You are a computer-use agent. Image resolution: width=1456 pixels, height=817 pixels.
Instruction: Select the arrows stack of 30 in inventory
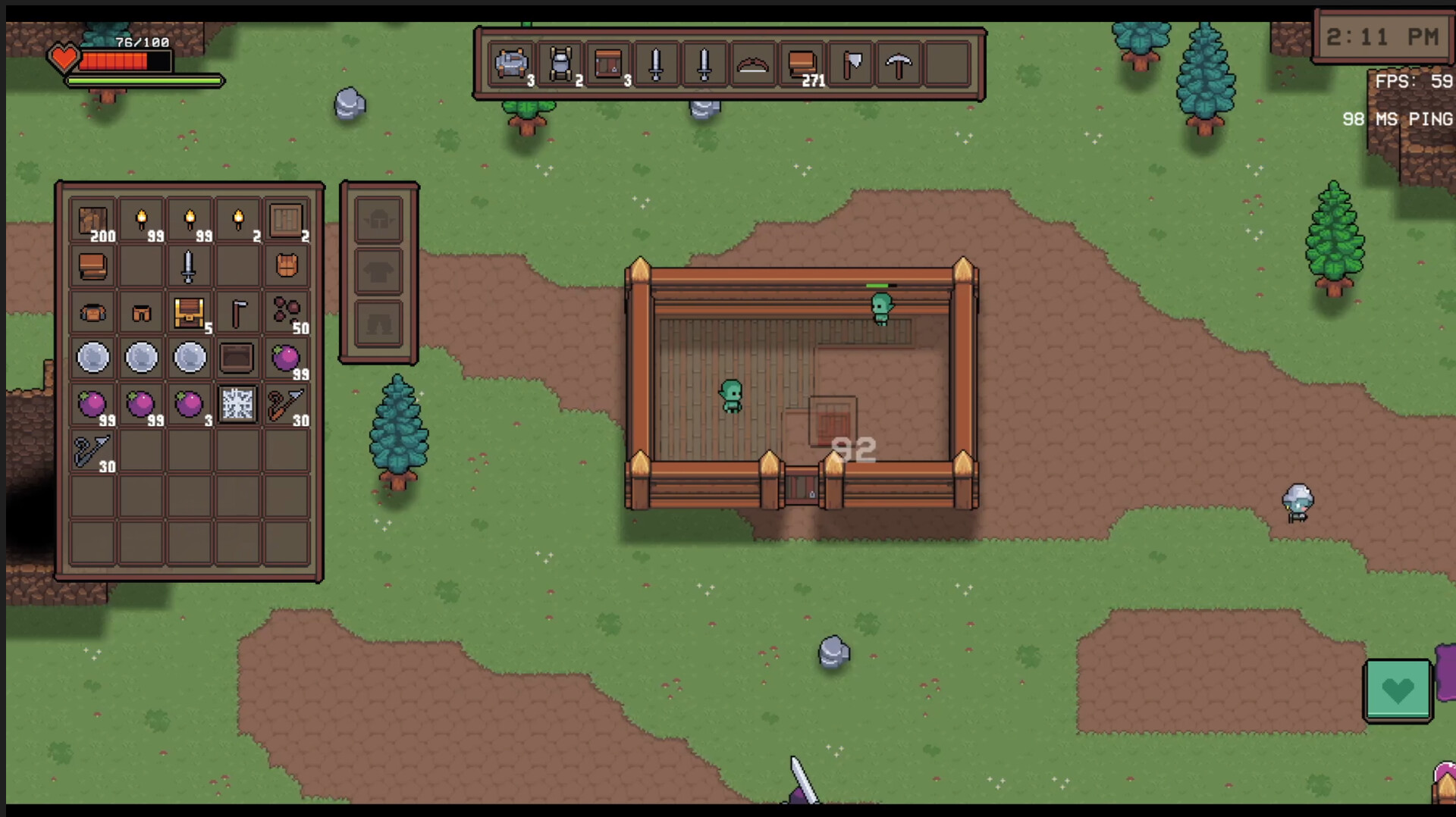(x=286, y=405)
